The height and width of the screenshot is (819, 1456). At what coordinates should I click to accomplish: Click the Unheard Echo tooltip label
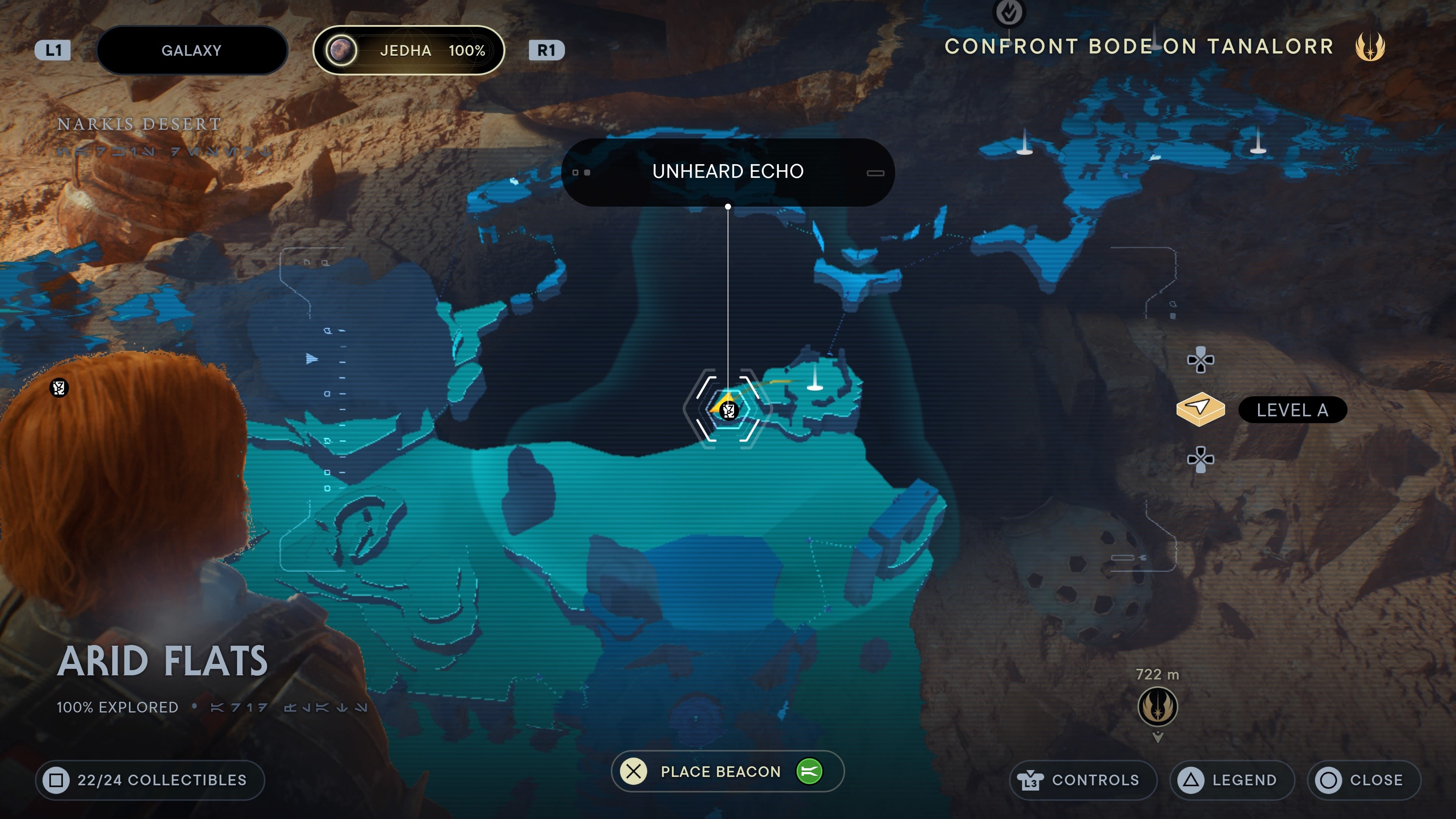(x=728, y=171)
